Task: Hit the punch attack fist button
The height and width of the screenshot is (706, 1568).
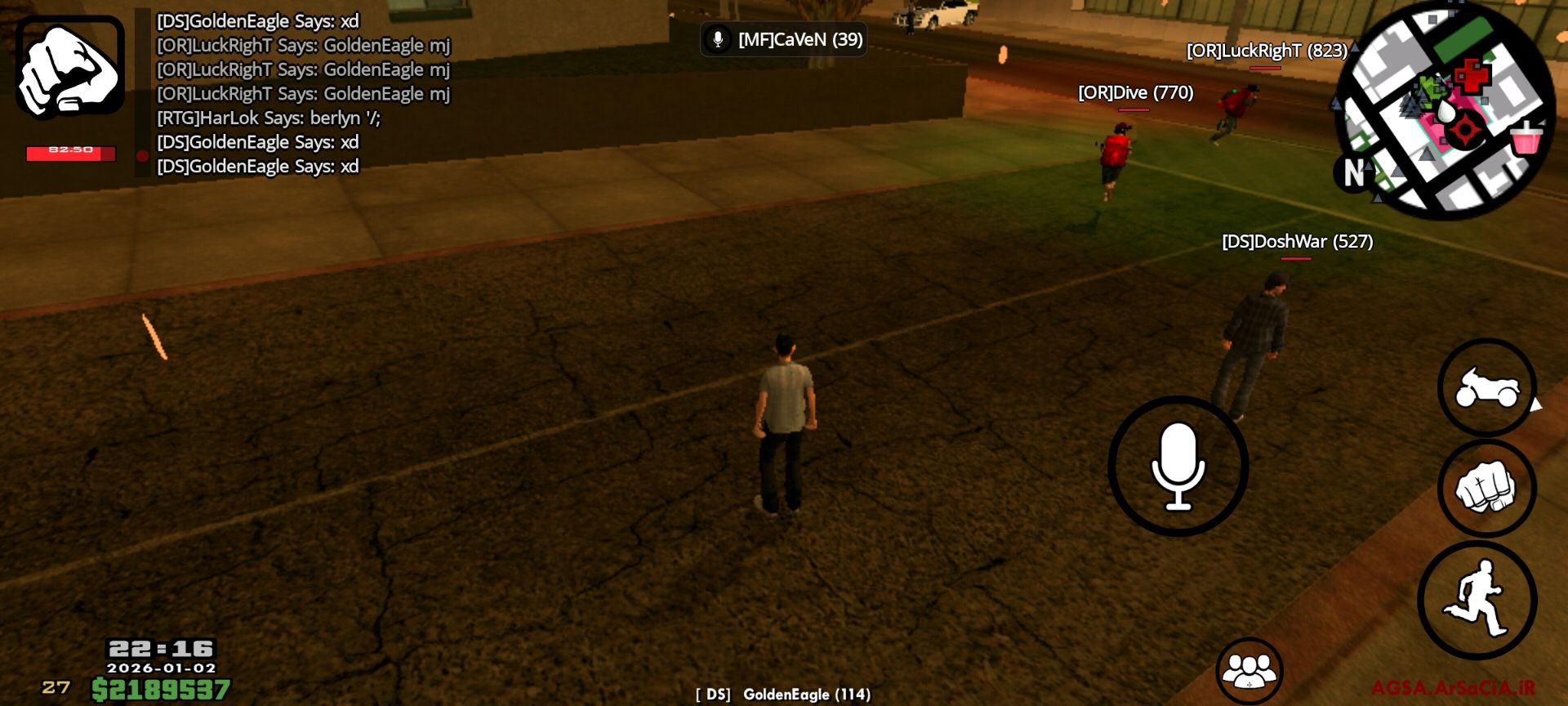Action: tap(1486, 488)
